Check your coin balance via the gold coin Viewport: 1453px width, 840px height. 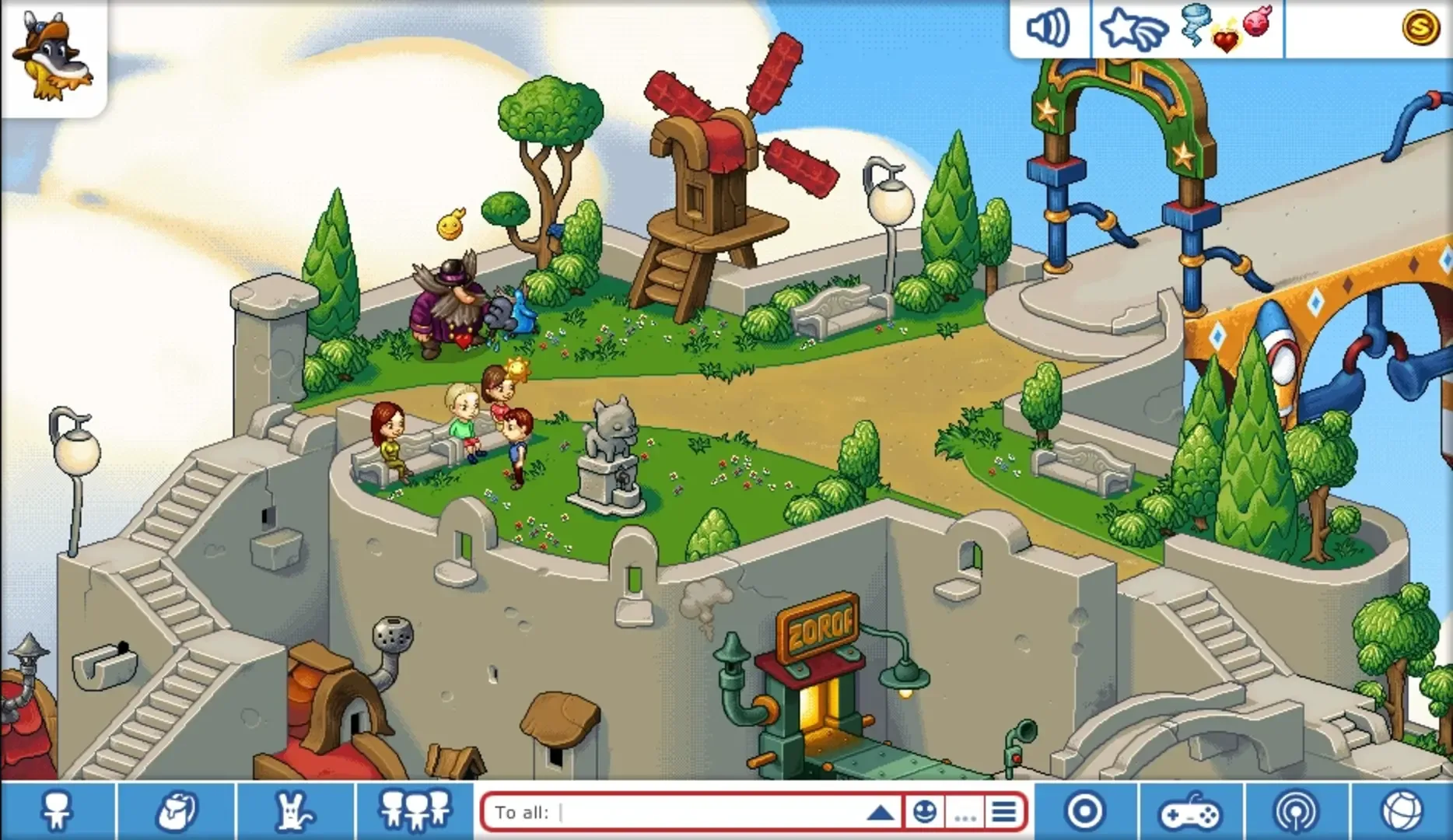pos(1421,29)
